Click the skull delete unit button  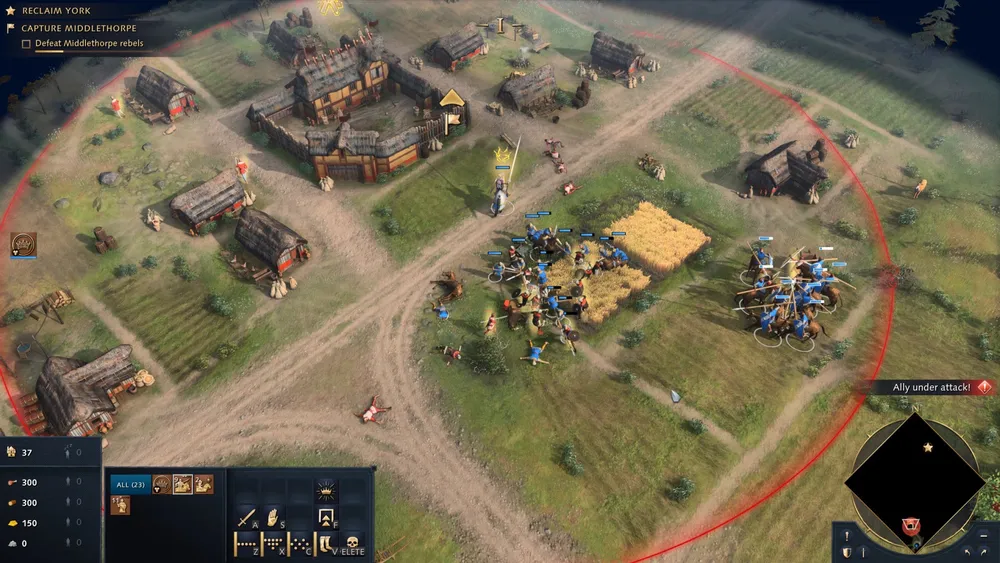pyautogui.click(x=353, y=545)
